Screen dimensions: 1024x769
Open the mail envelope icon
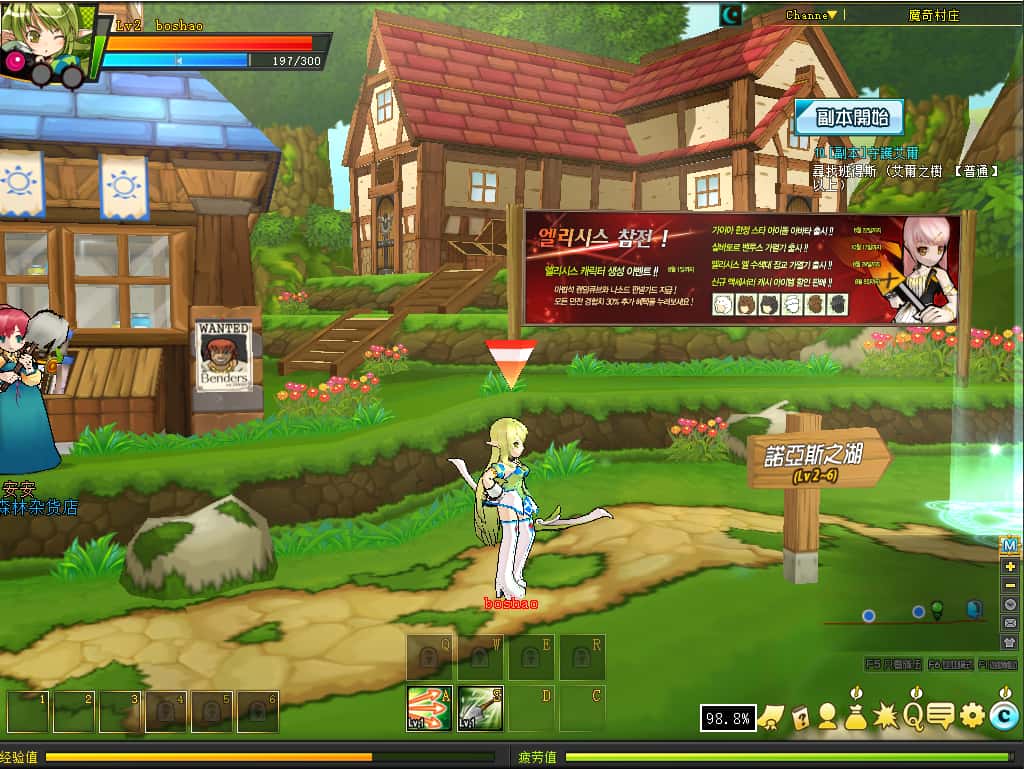(x=1010, y=623)
